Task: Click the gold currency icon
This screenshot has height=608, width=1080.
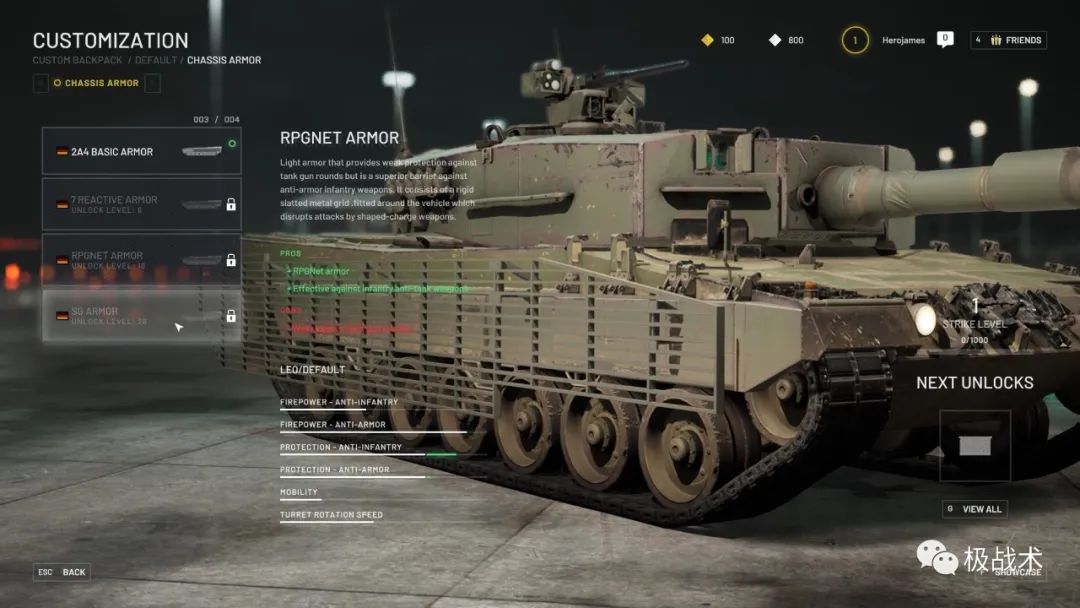Action: [x=707, y=40]
